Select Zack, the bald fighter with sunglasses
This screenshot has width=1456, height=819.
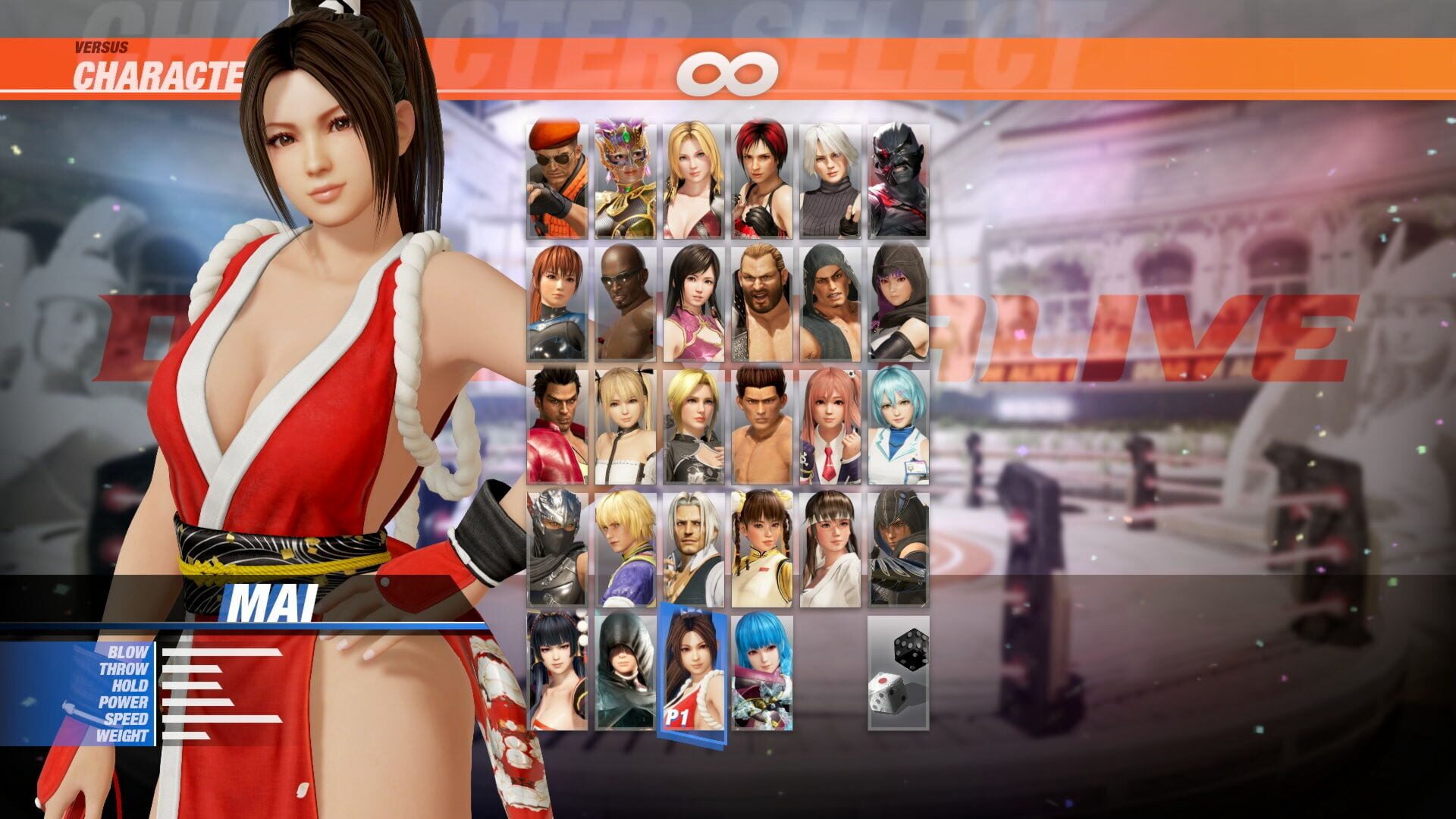pos(626,303)
